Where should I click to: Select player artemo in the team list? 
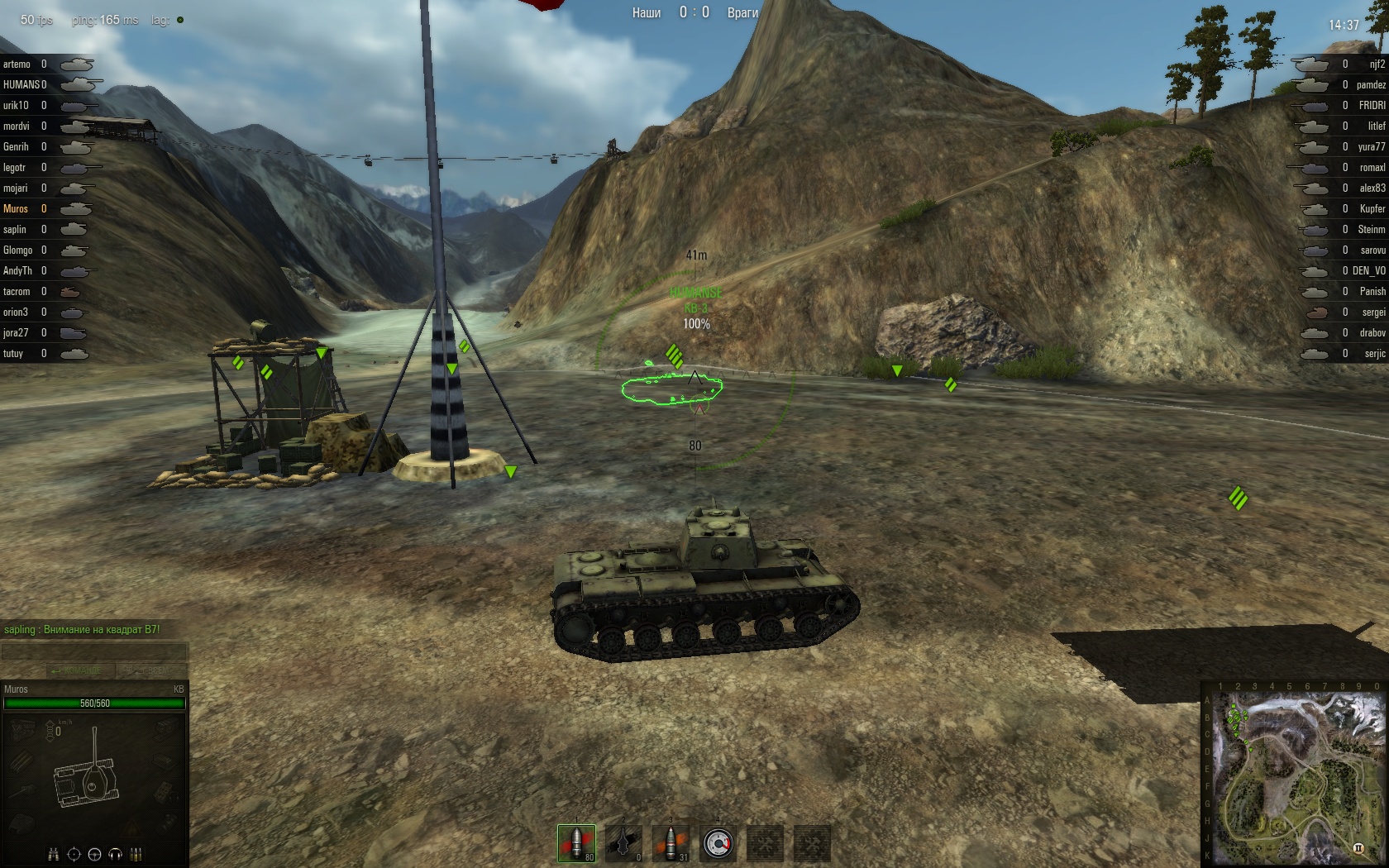coord(17,64)
